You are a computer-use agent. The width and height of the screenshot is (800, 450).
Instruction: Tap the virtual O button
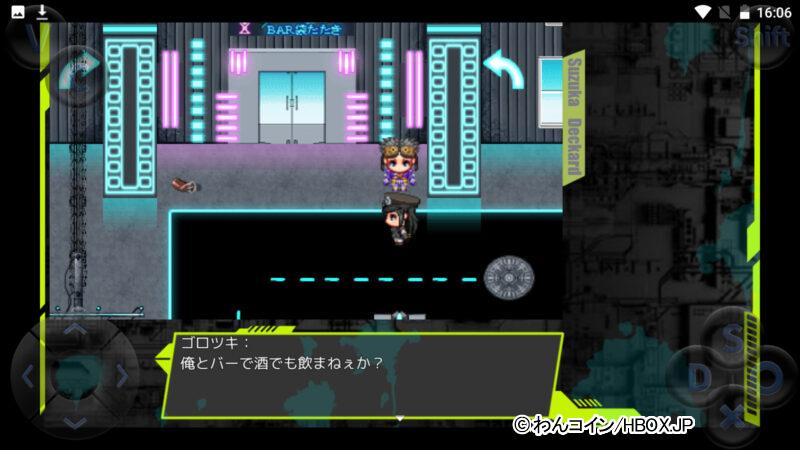point(770,378)
